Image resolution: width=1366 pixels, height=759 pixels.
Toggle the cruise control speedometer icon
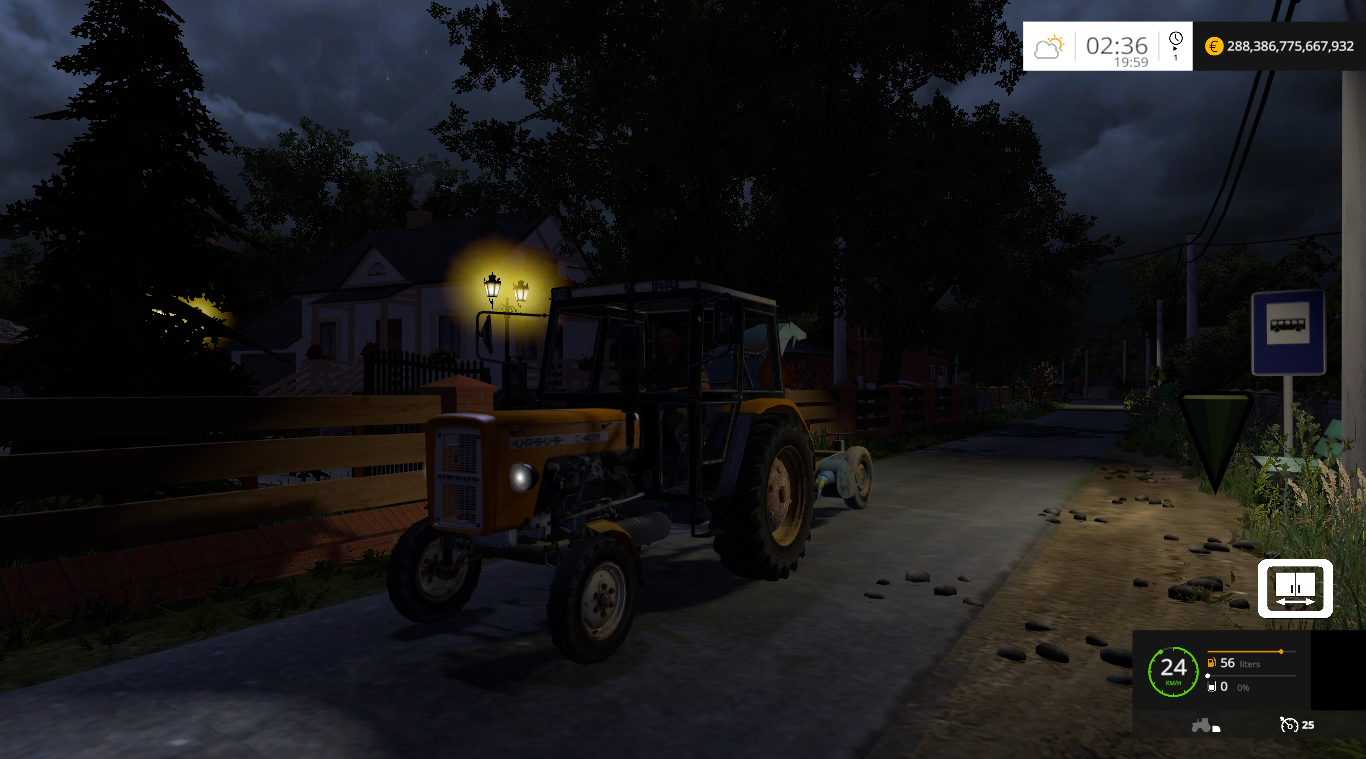tap(1287, 725)
